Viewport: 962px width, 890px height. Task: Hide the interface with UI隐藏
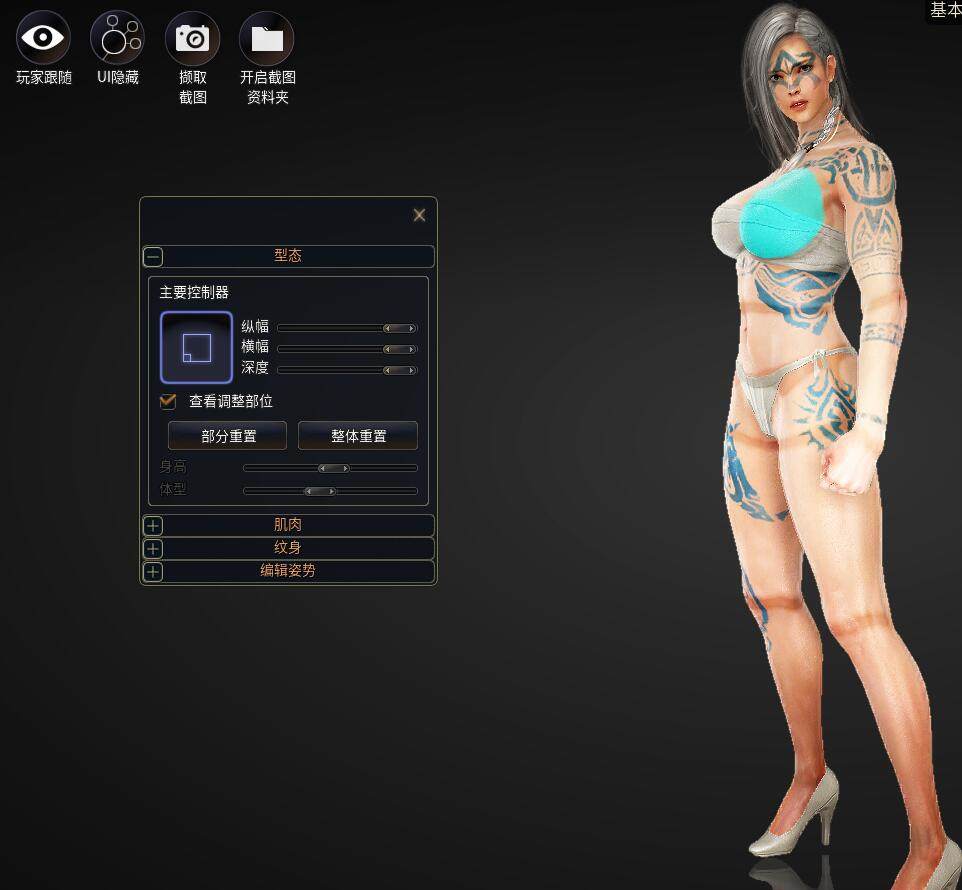click(x=117, y=38)
